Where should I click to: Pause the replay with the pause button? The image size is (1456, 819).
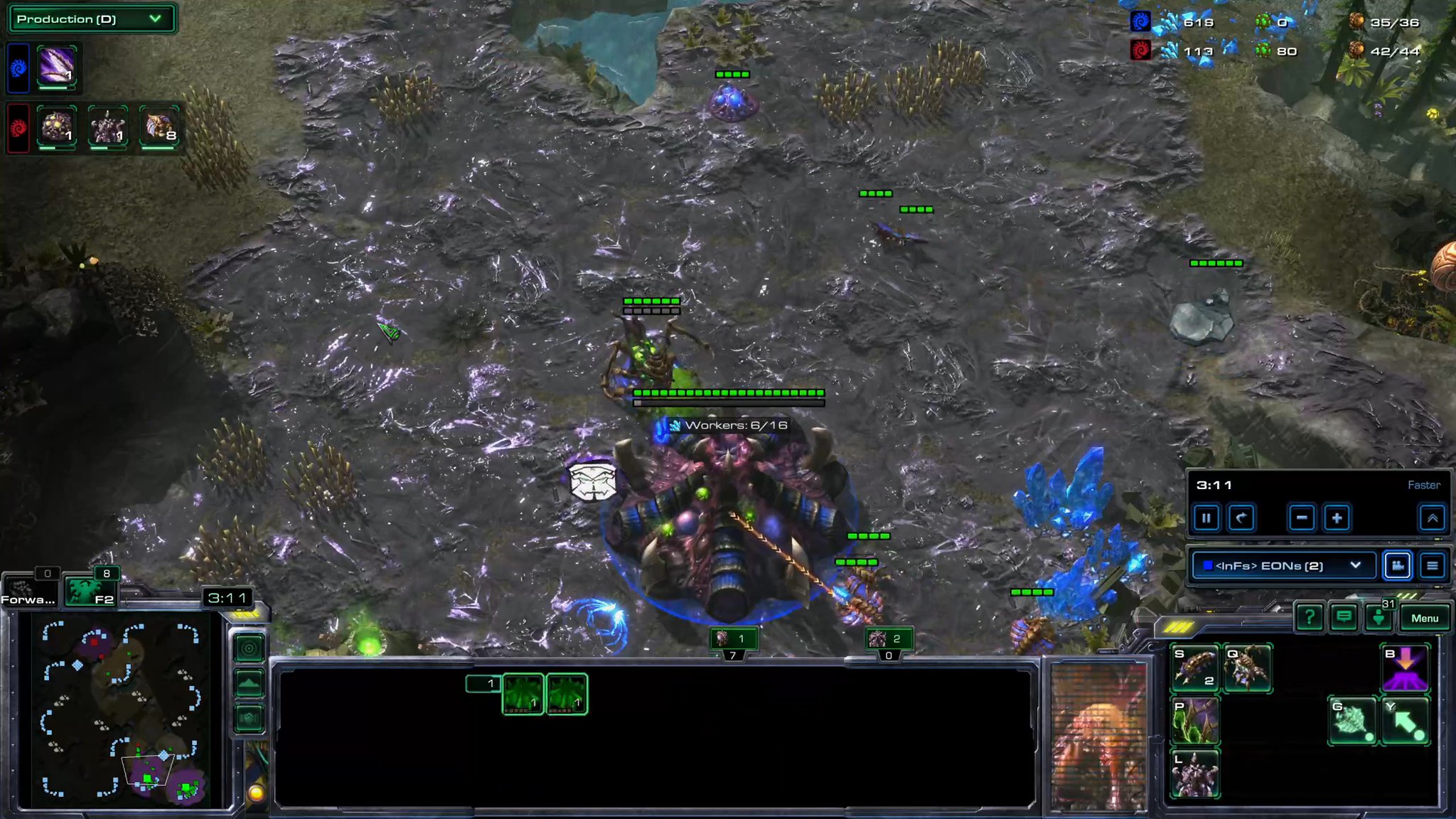coord(1206,518)
